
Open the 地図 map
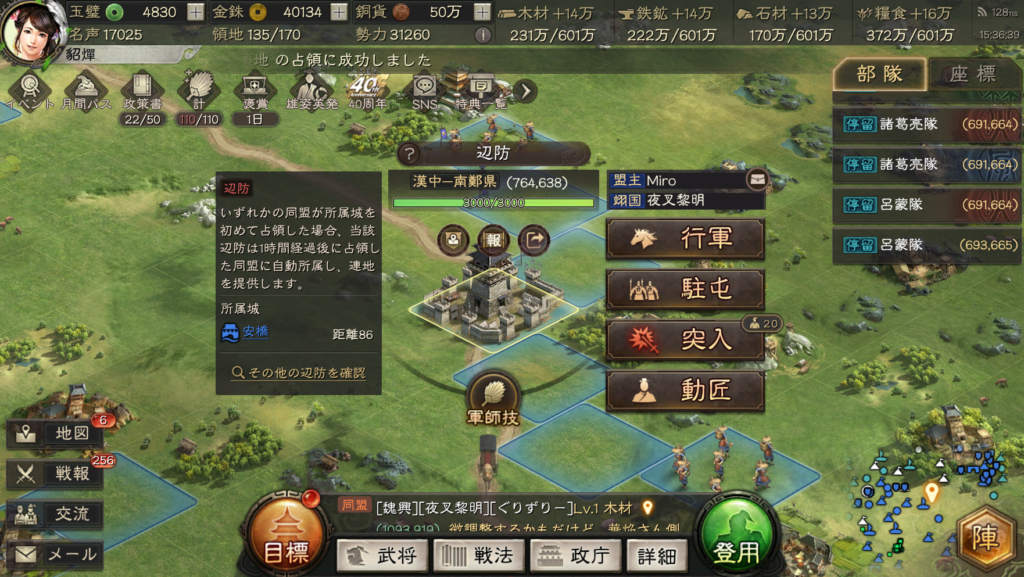(55, 434)
